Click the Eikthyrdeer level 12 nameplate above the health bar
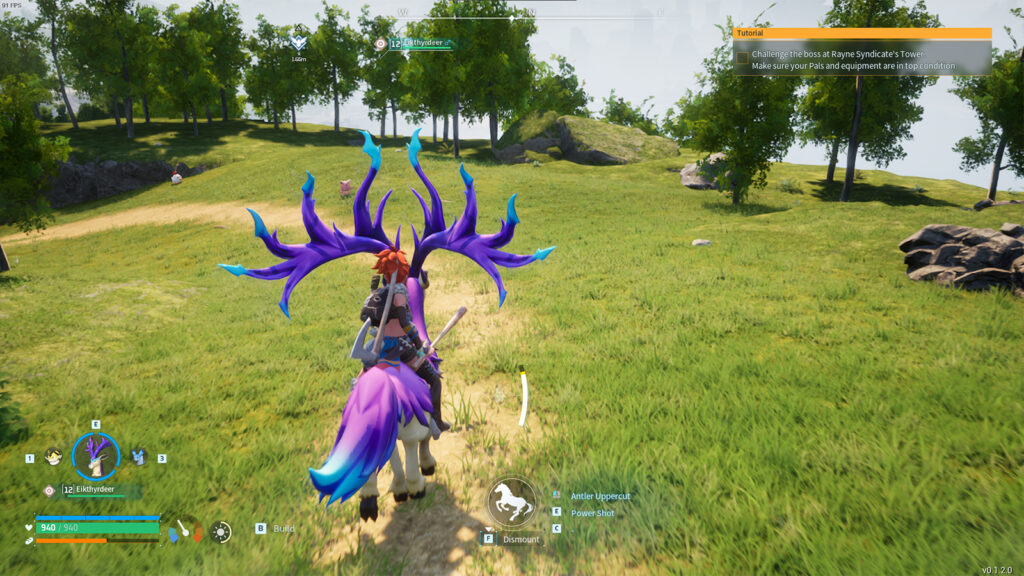 pyautogui.click(x=96, y=490)
